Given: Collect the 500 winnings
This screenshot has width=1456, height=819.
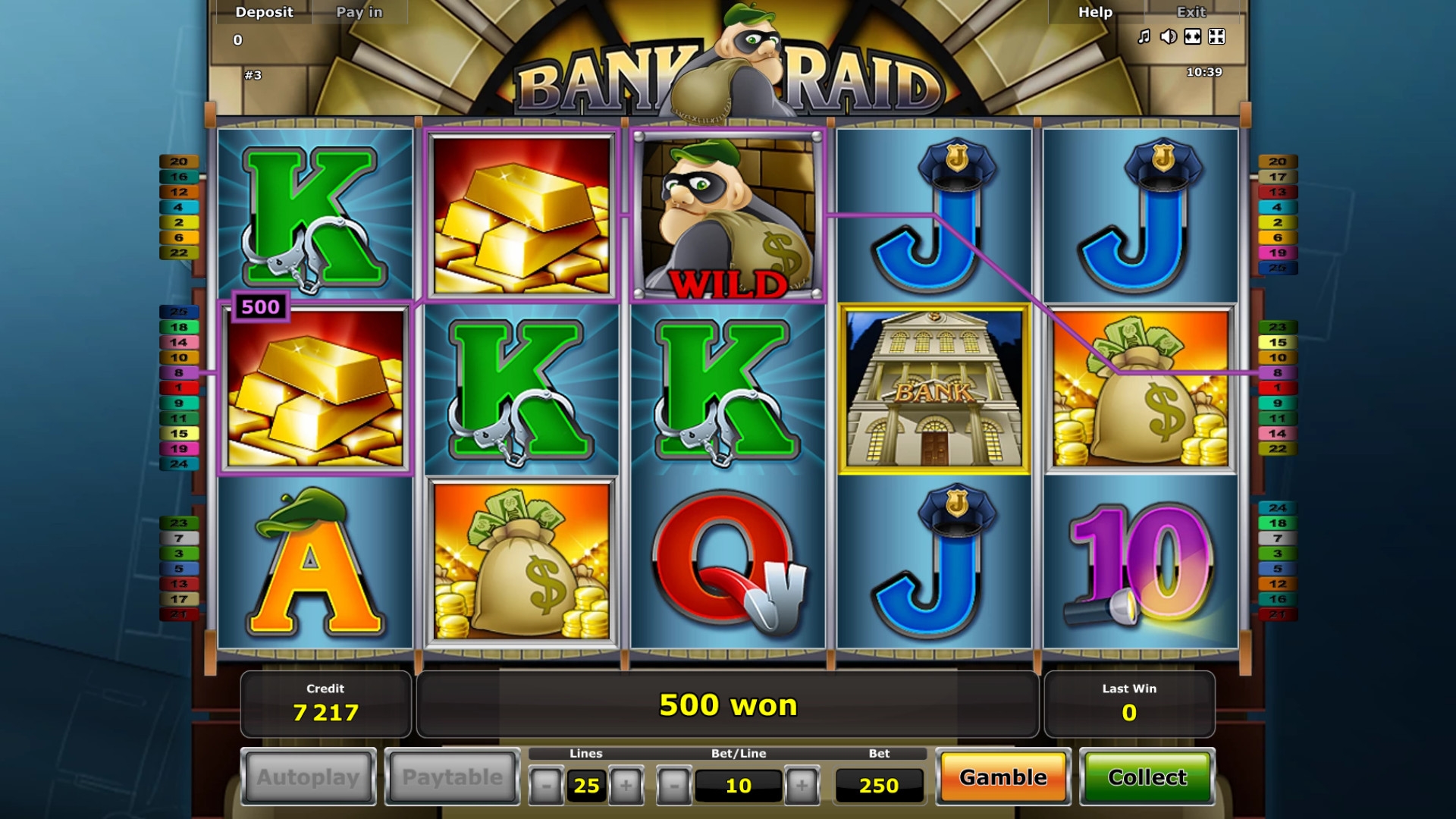Looking at the screenshot, I should (1147, 777).
